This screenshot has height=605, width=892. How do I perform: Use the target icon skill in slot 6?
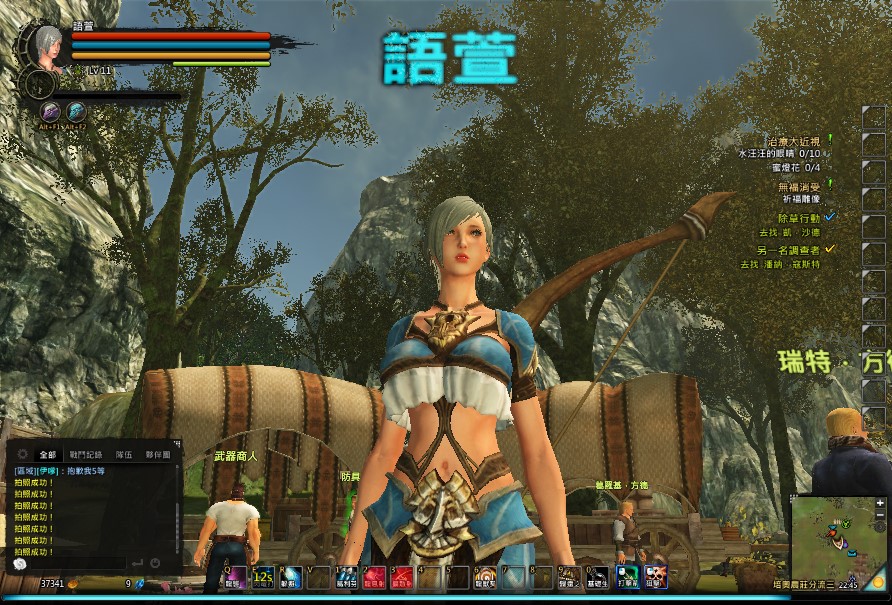tap(485, 577)
